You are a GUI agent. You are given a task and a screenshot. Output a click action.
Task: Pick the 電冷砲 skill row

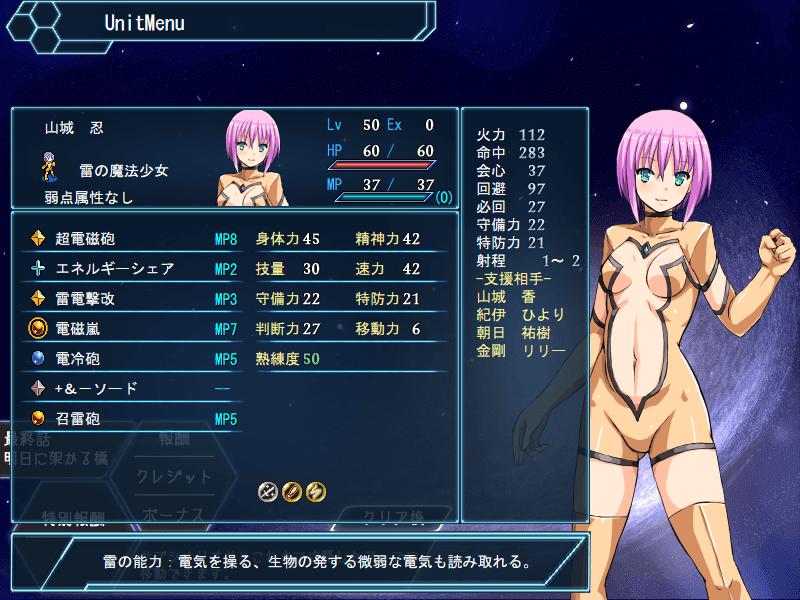coord(130,359)
